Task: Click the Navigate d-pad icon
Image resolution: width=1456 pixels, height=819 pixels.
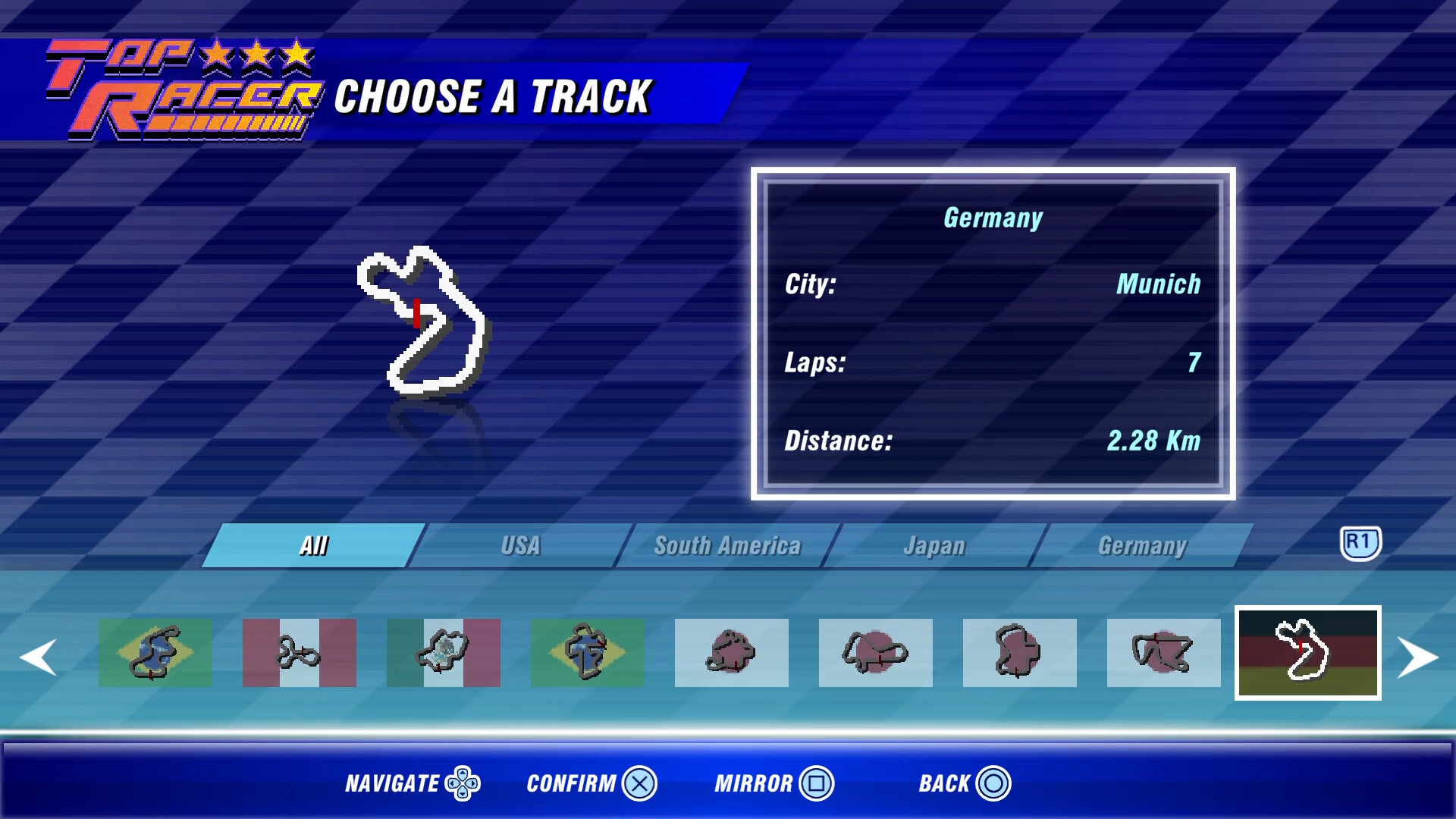Action: pyautogui.click(x=461, y=783)
